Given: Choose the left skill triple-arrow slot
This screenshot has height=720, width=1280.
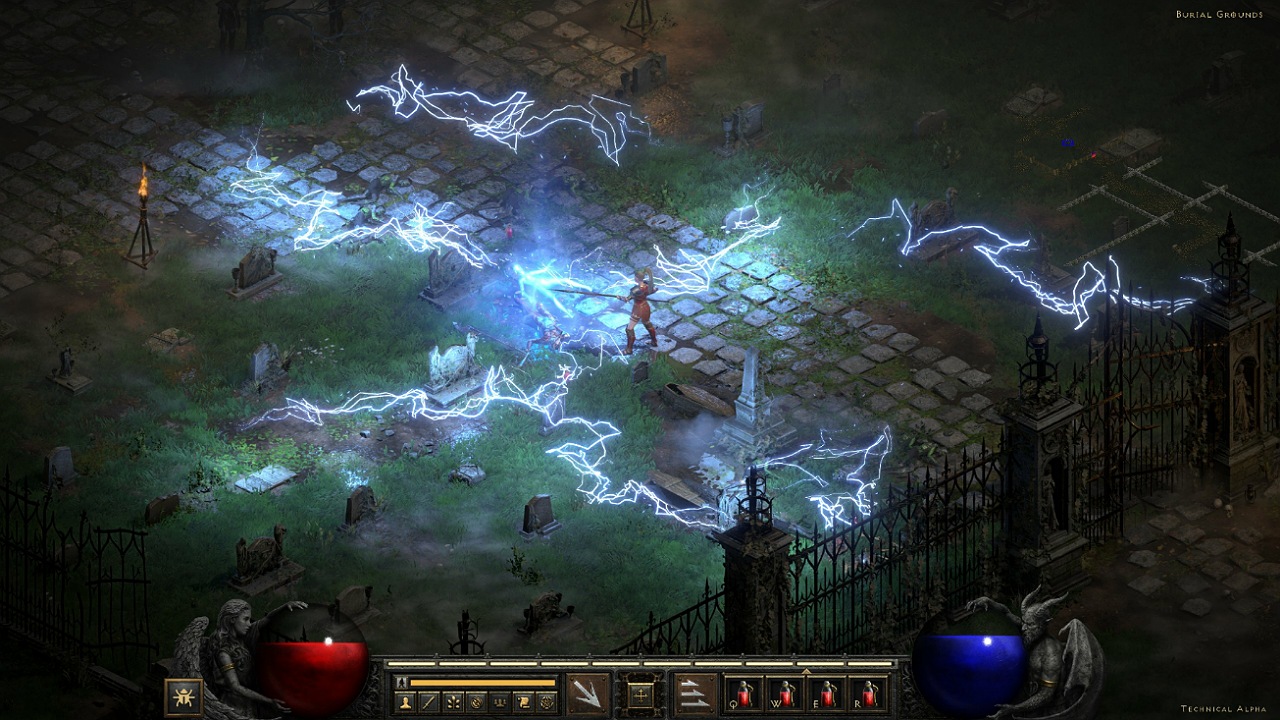Looking at the screenshot, I should (587, 694).
